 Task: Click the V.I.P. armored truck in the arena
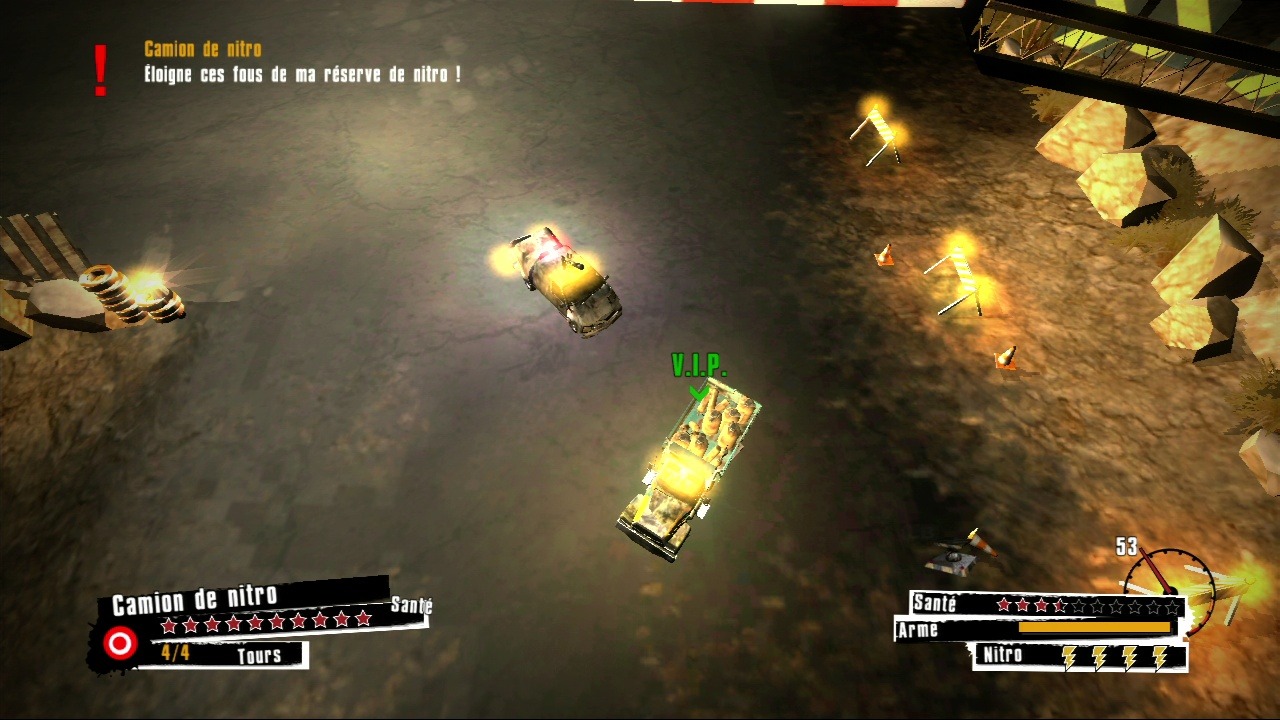[690, 470]
